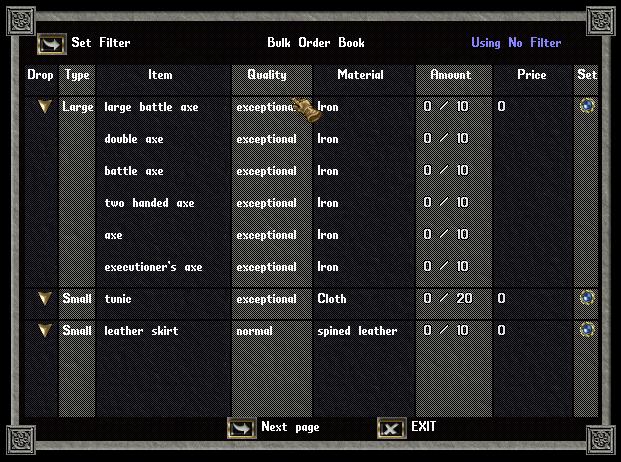Set price for the tunic order
Image resolution: width=621 pixels, height=462 pixels.
(587, 298)
